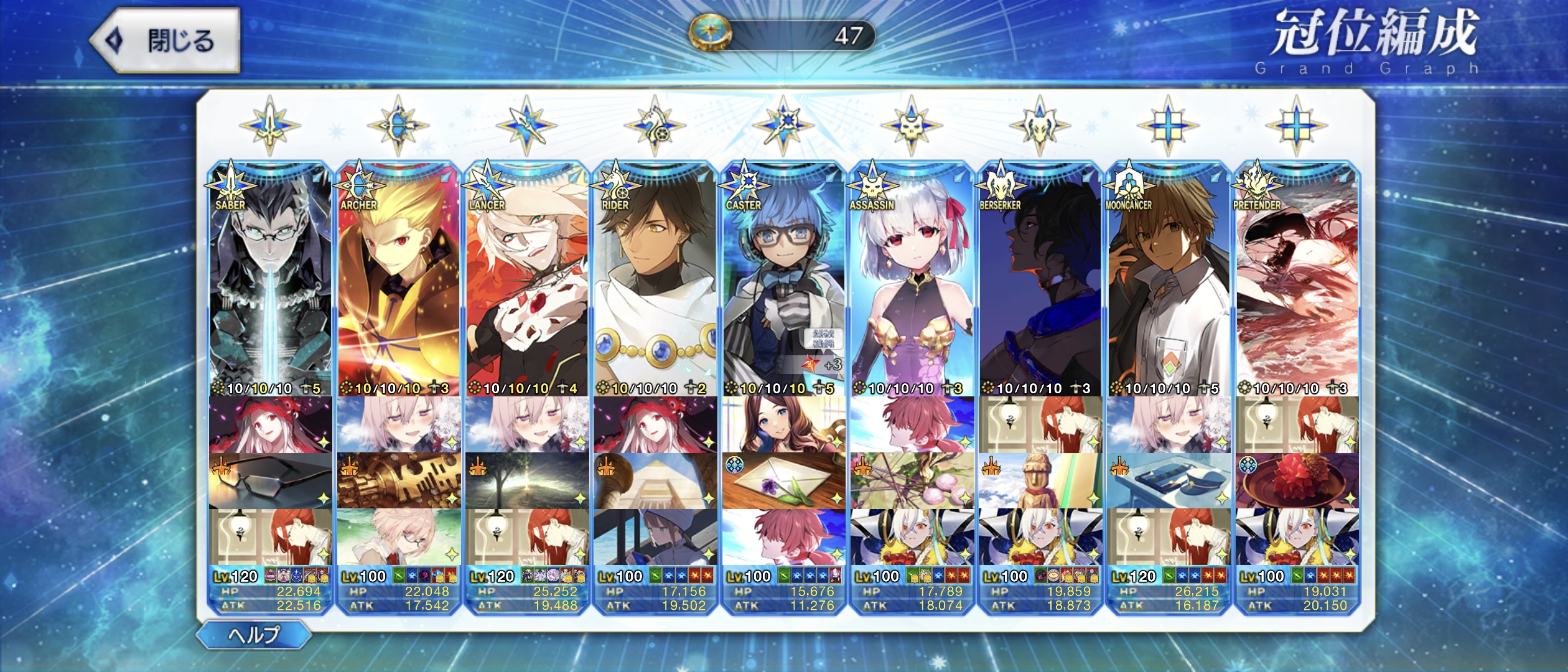1568x672 pixels.
Task: Open the Mooncancer class servant card
Action: [x=1169, y=280]
